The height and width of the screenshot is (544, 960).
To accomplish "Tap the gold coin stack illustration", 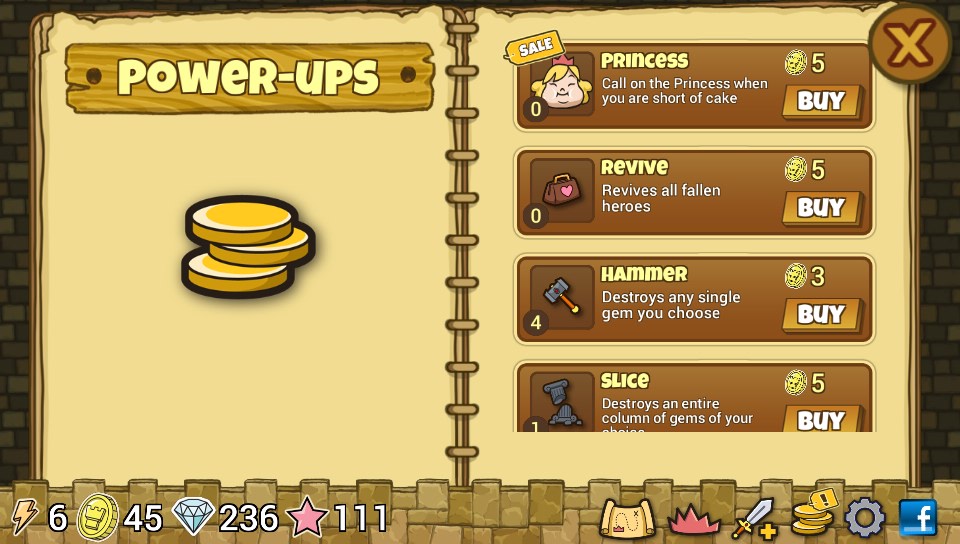I will 248,246.
